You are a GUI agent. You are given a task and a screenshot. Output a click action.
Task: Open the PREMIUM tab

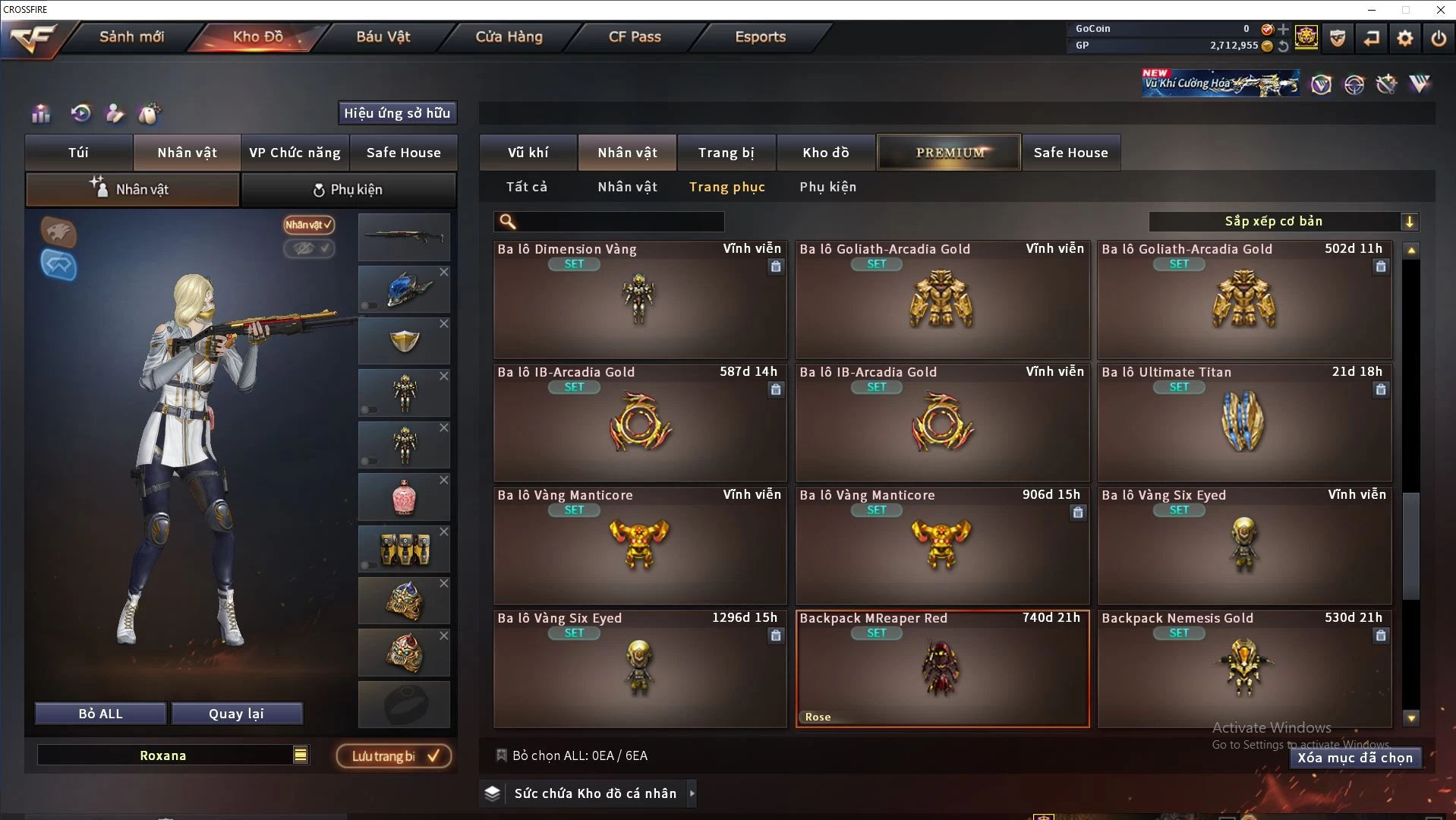coord(949,153)
